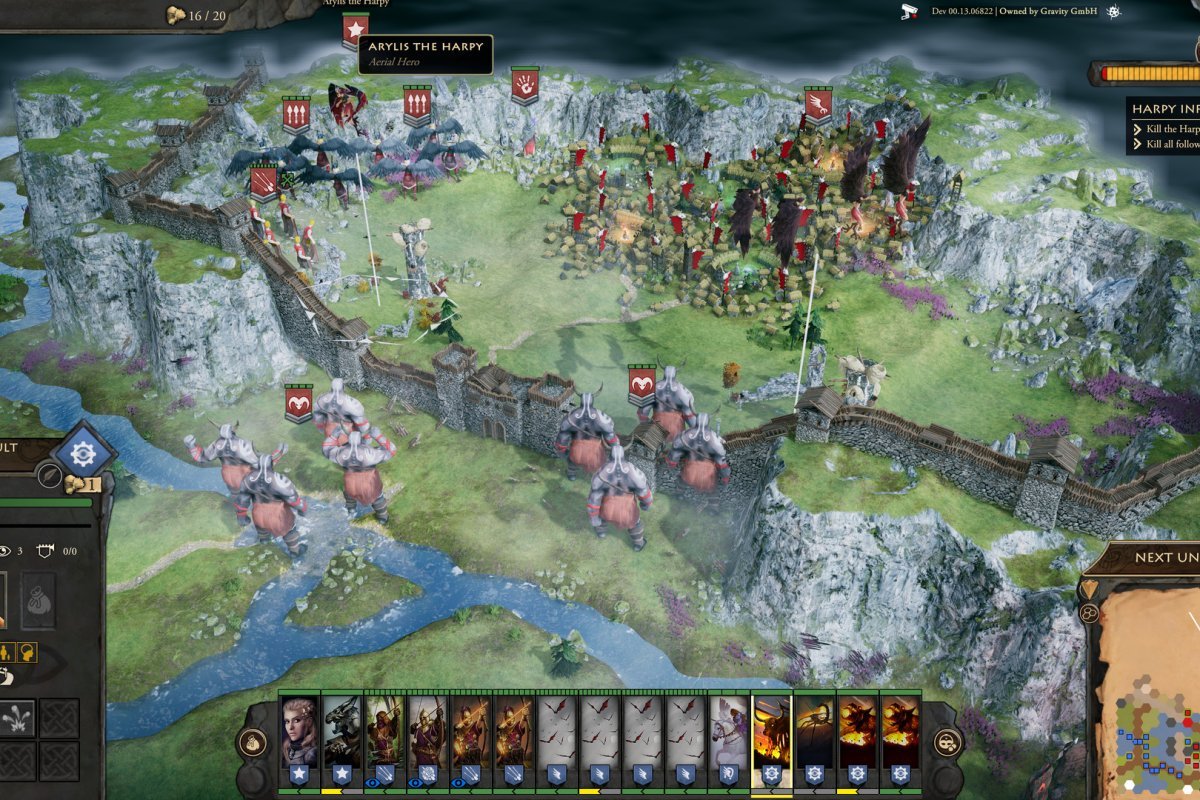Image resolution: width=1200 pixels, height=800 pixels.
Task: Open the white cog icon beside version text
Action: pyautogui.click(x=1113, y=11)
